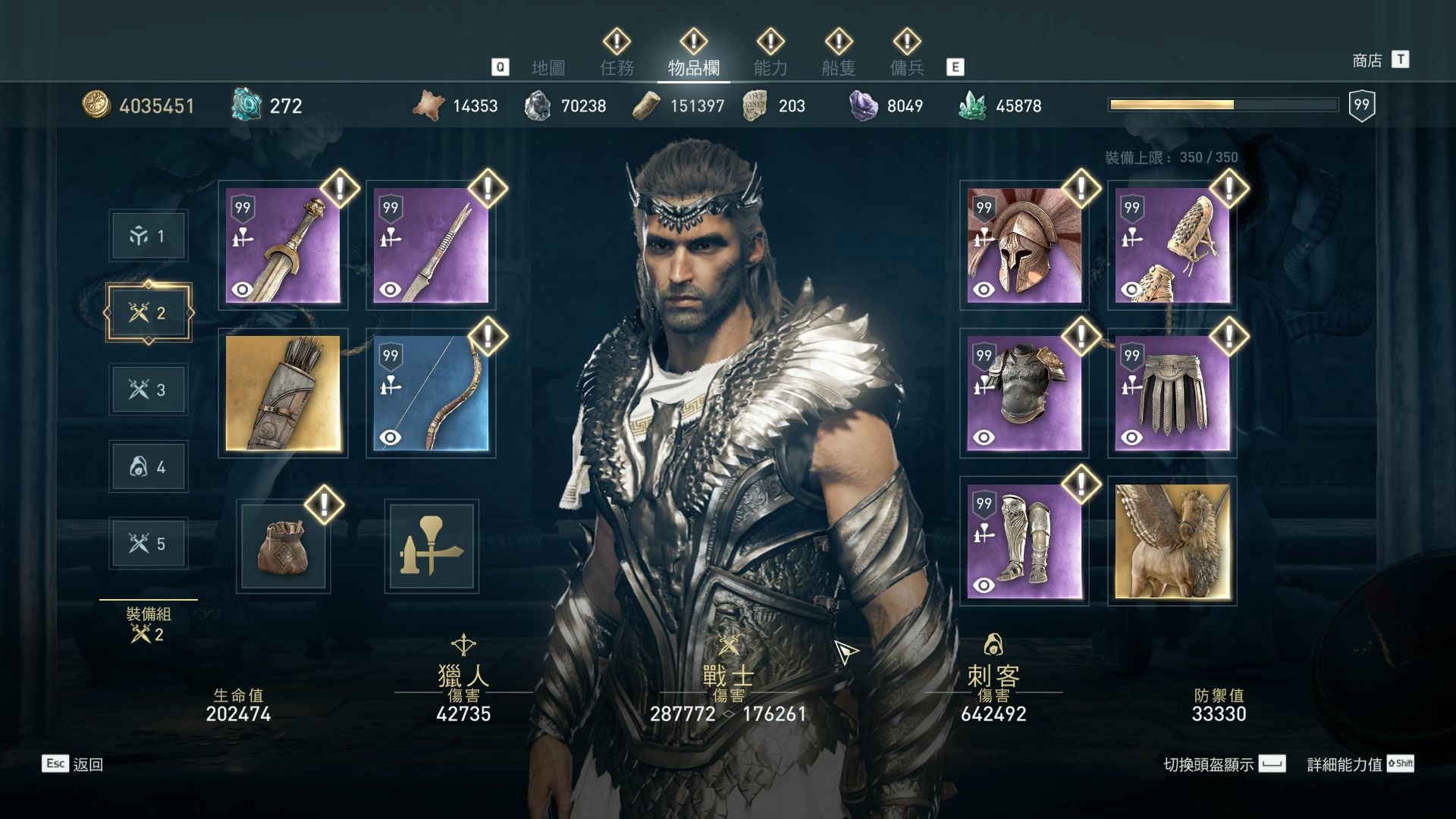Switch to the 任務 quests tab

click(617, 68)
